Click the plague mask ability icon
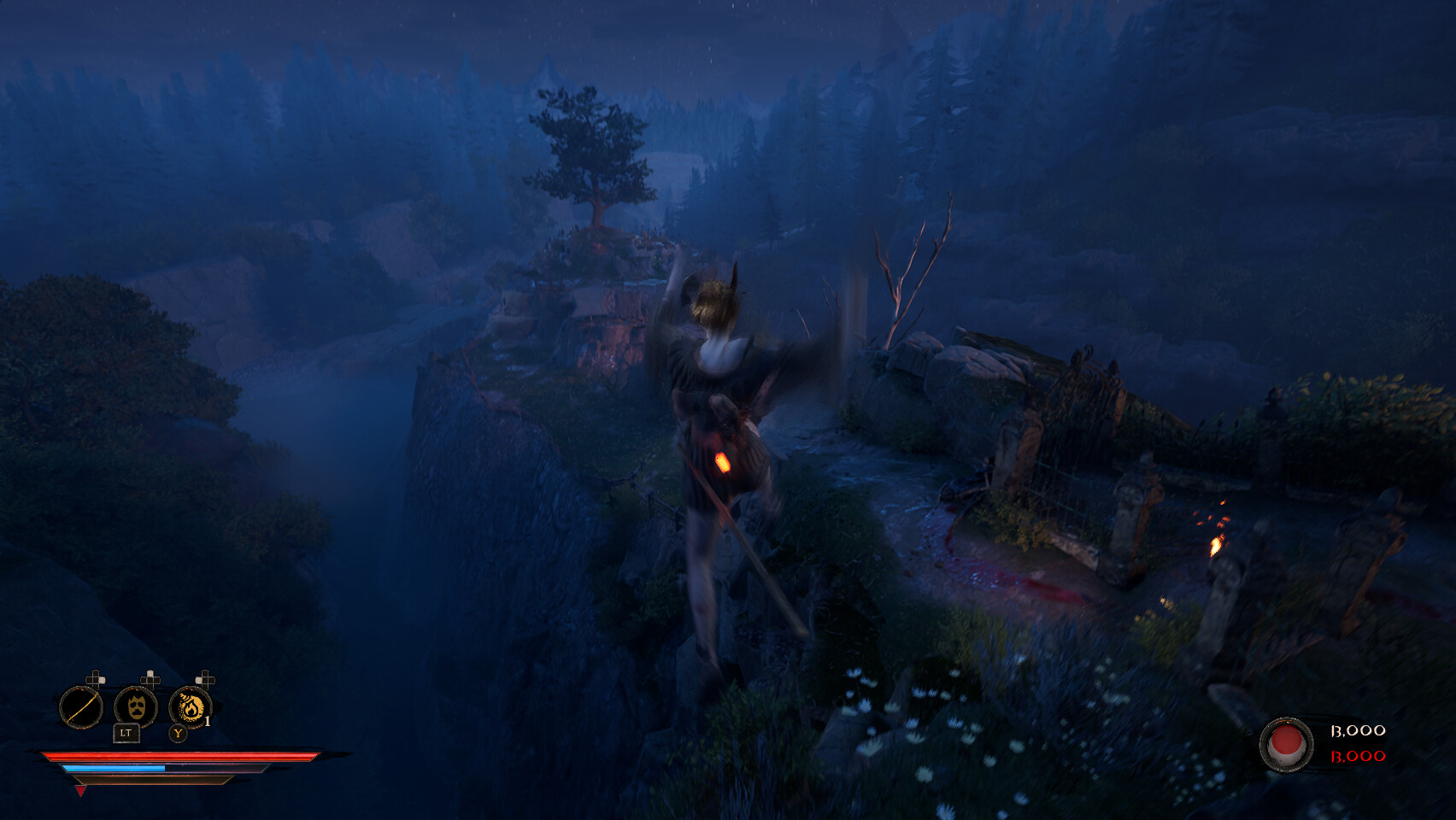This screenshot has height=820, width=1456. point(135,707)
